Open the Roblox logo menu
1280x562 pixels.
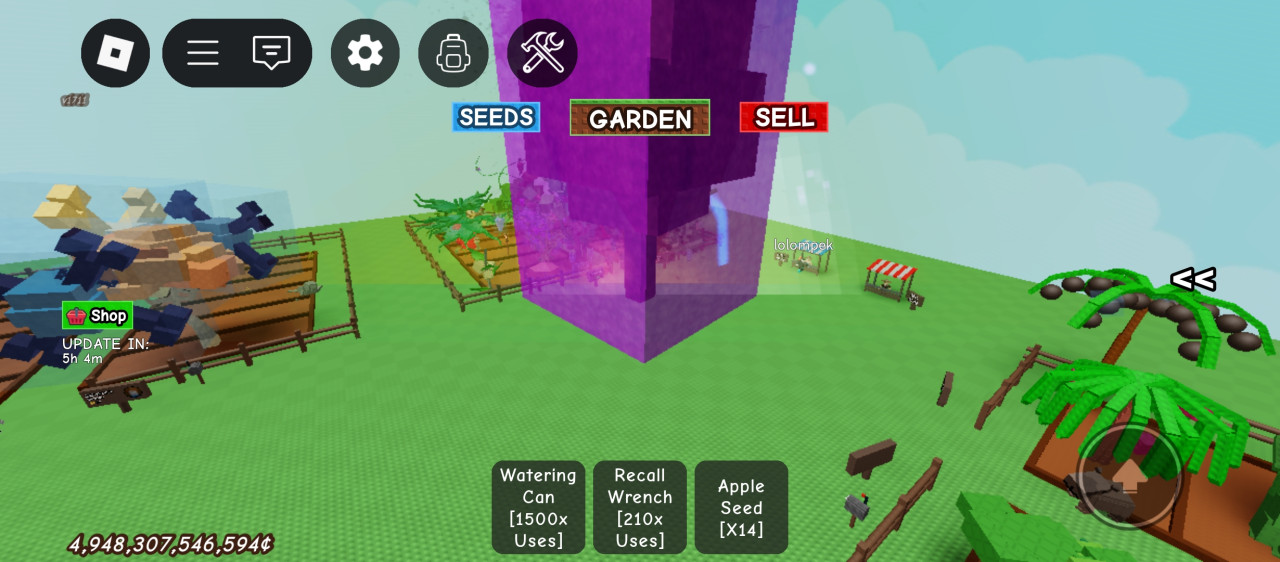(115, 53)
